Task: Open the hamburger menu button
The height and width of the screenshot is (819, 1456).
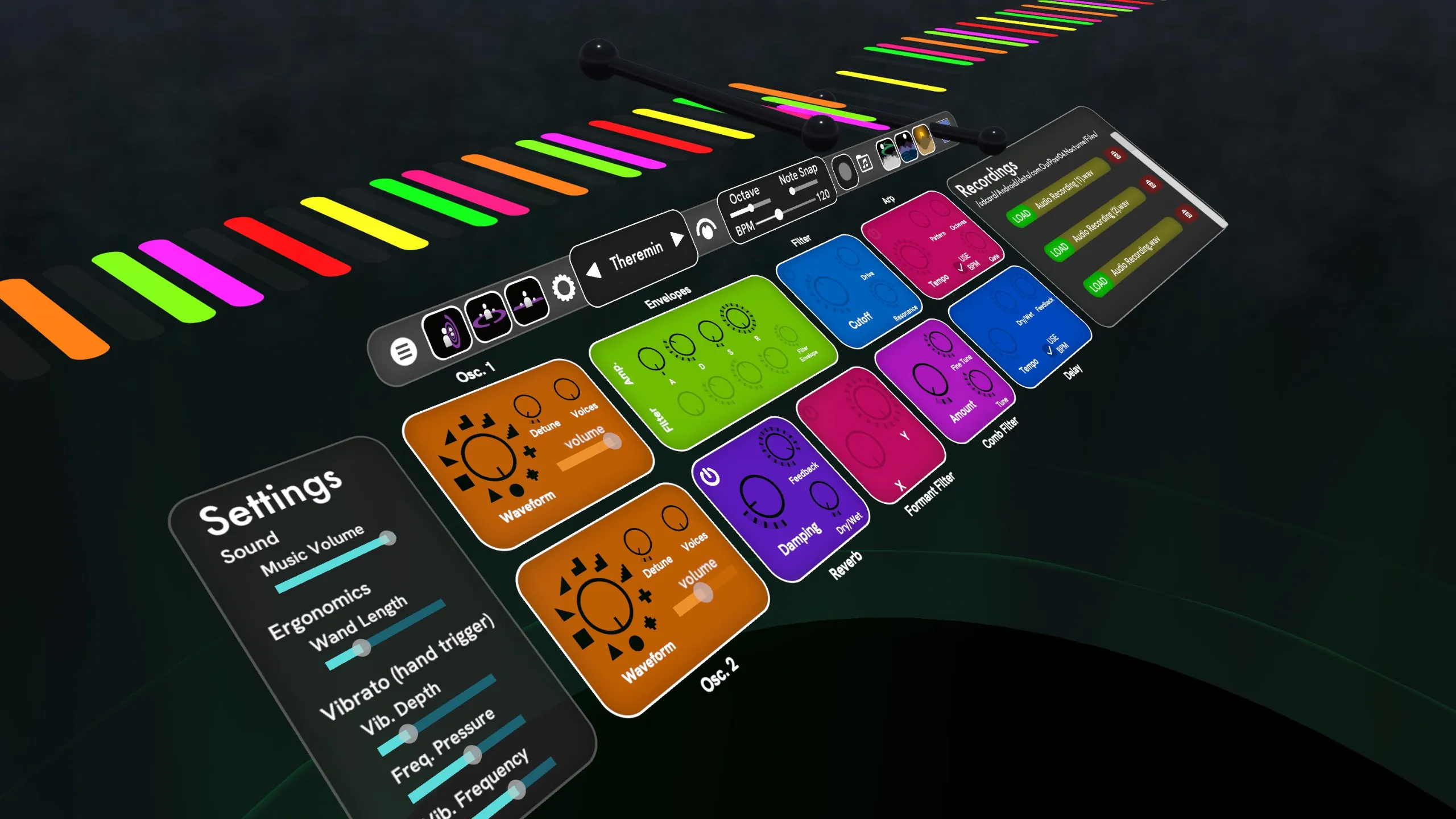Action: 404,351
